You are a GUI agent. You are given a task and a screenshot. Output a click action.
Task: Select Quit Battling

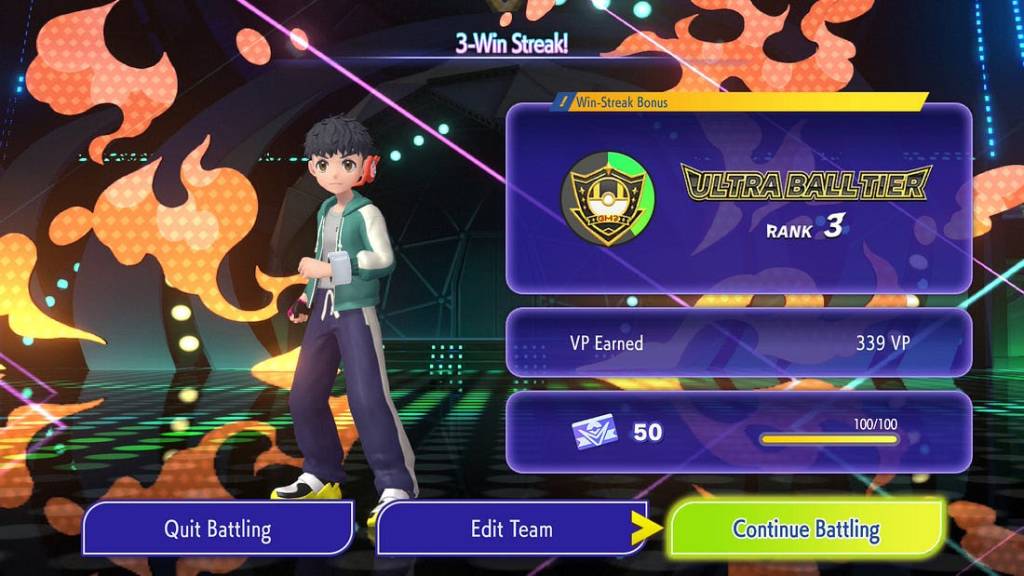[217, 528]
